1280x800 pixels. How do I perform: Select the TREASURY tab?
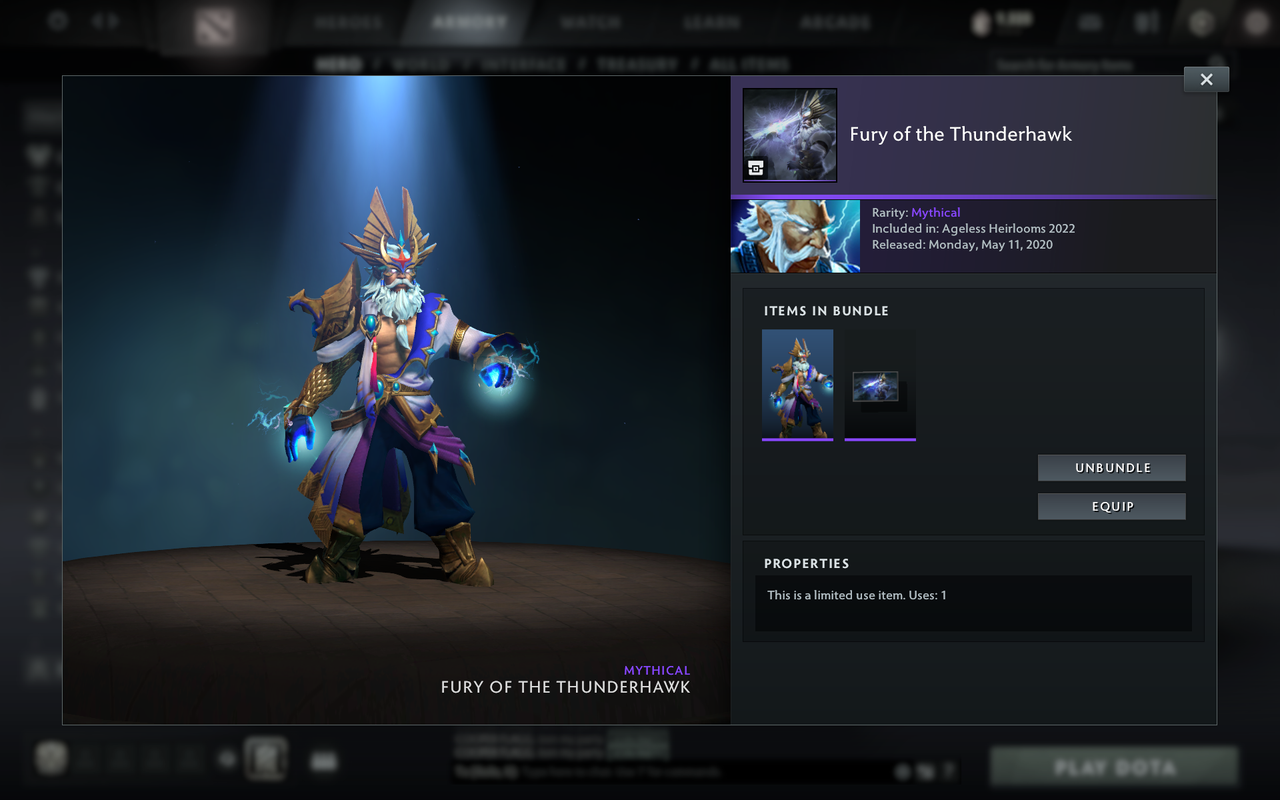[638, 63]
